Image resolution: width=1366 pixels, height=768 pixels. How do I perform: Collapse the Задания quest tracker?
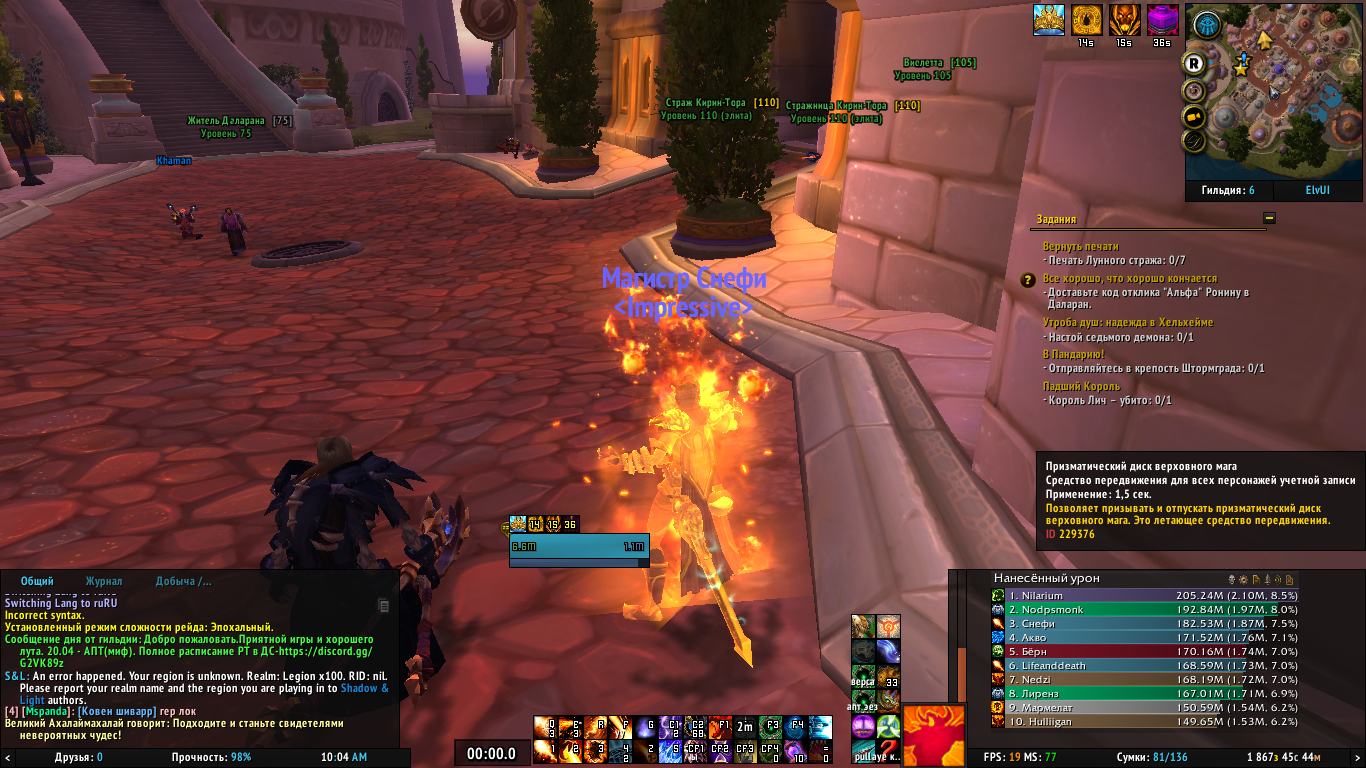(1269, 218)
